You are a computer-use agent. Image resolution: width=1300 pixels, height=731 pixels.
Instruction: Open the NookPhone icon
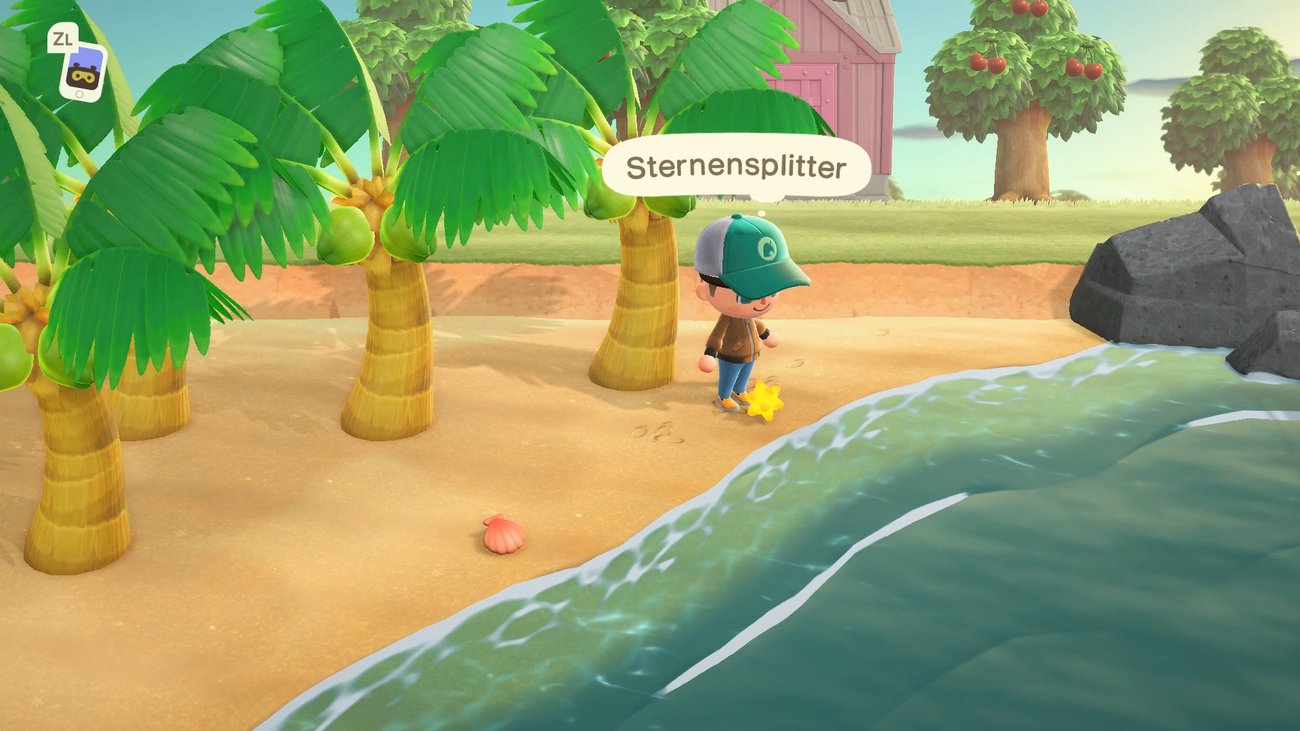[x=82, y=70]
